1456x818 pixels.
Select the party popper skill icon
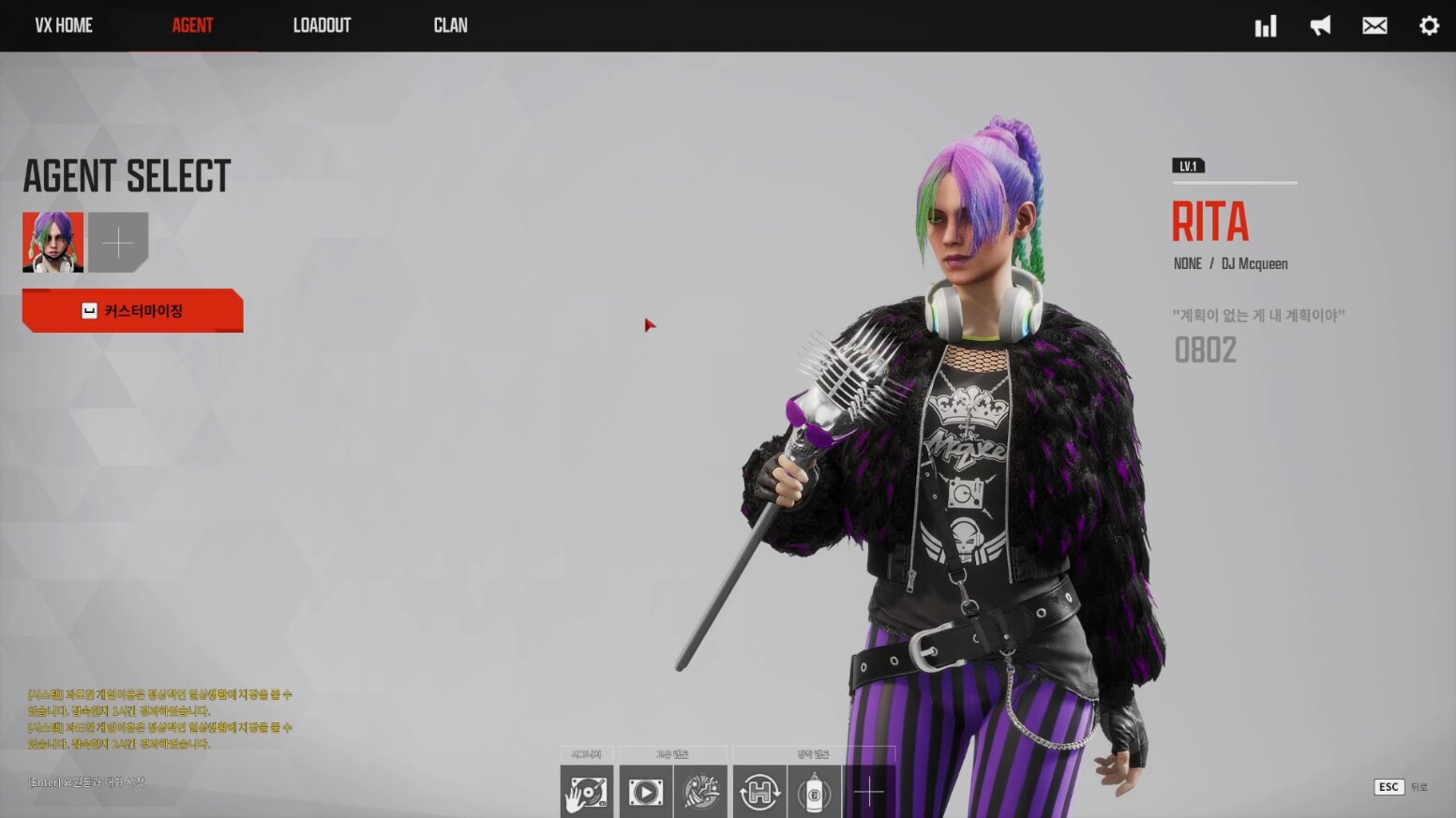click(x=700, y=792)
